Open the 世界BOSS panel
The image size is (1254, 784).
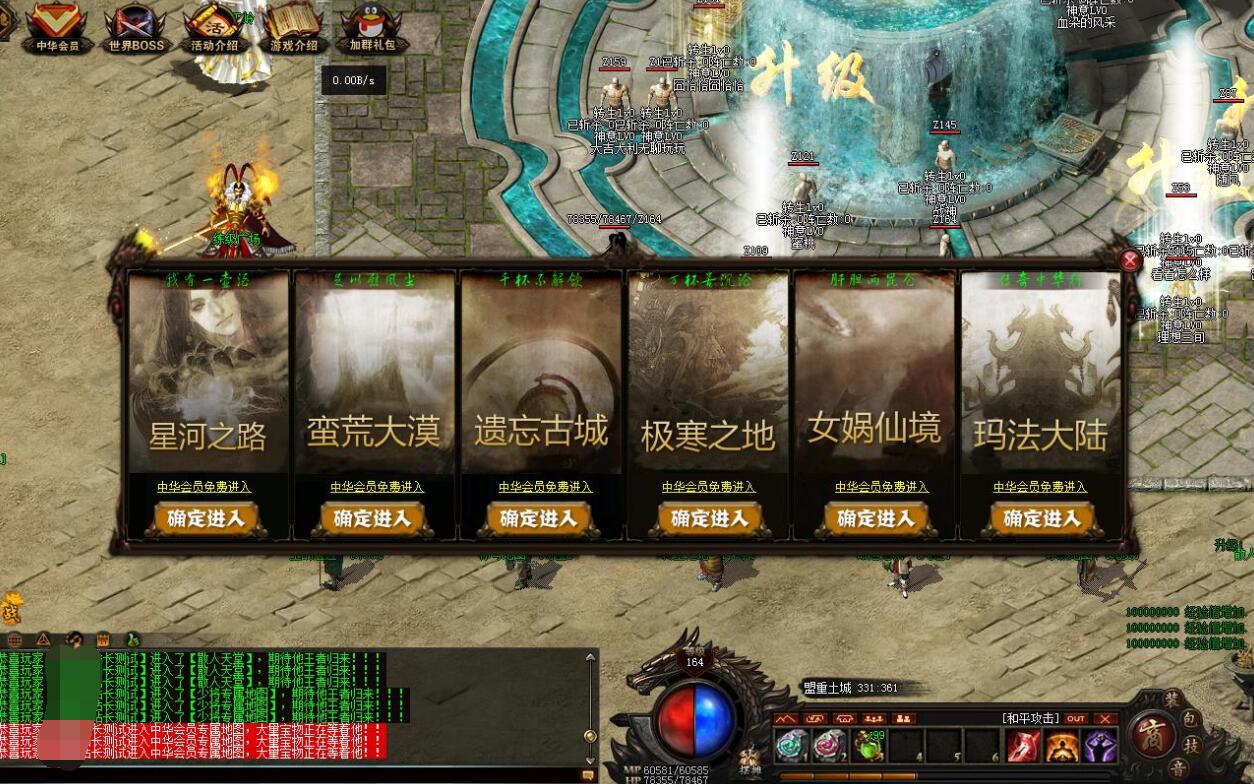click(135, 28)
